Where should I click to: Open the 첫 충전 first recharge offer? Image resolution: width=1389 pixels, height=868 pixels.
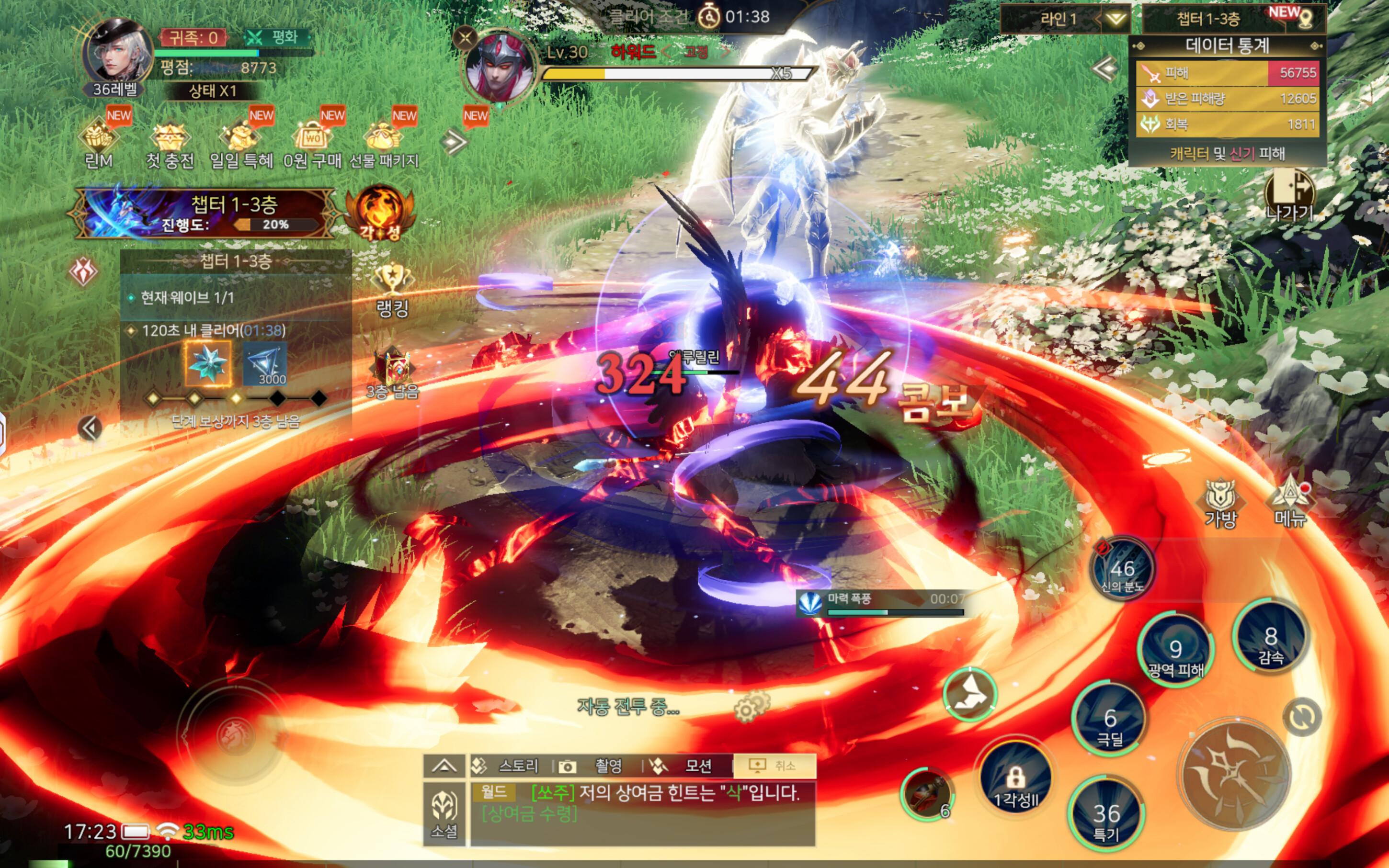170,144
